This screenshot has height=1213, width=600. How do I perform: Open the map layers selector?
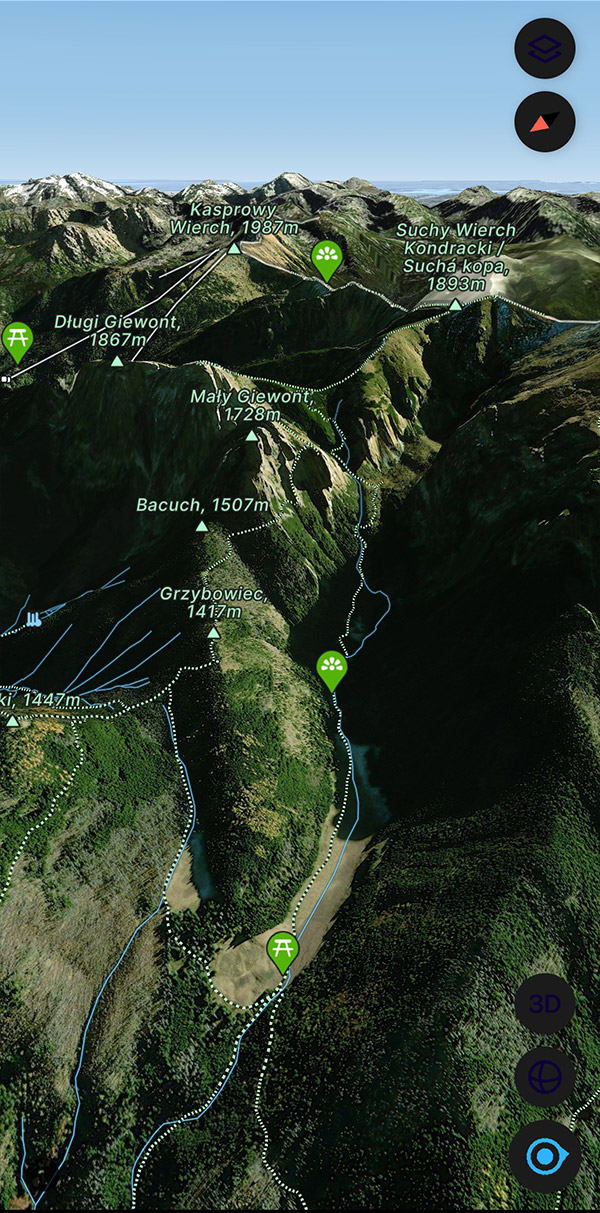(544, 47)
